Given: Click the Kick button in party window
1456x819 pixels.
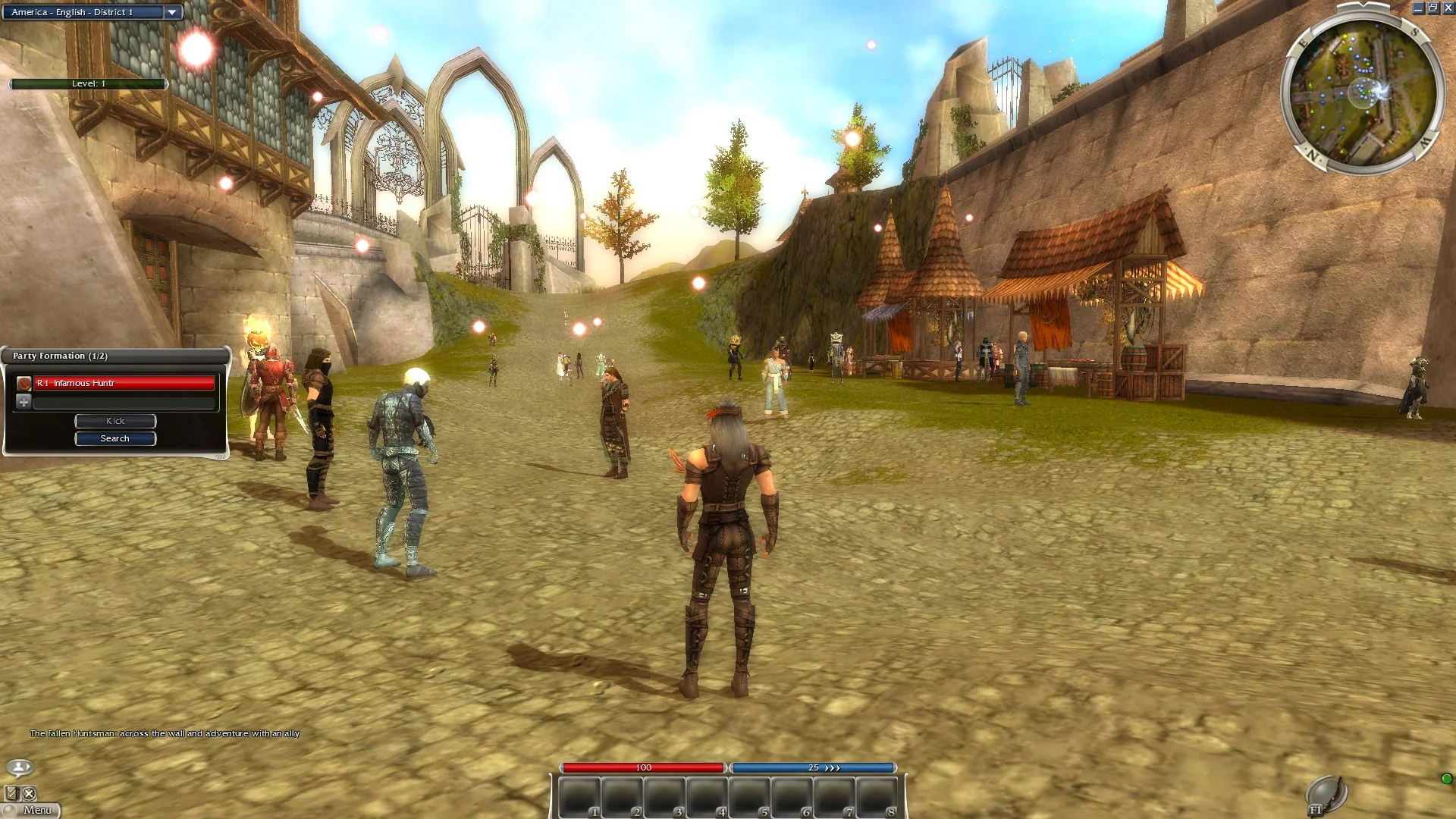Looking at the screenshot, I should click(x=115, y=421).
